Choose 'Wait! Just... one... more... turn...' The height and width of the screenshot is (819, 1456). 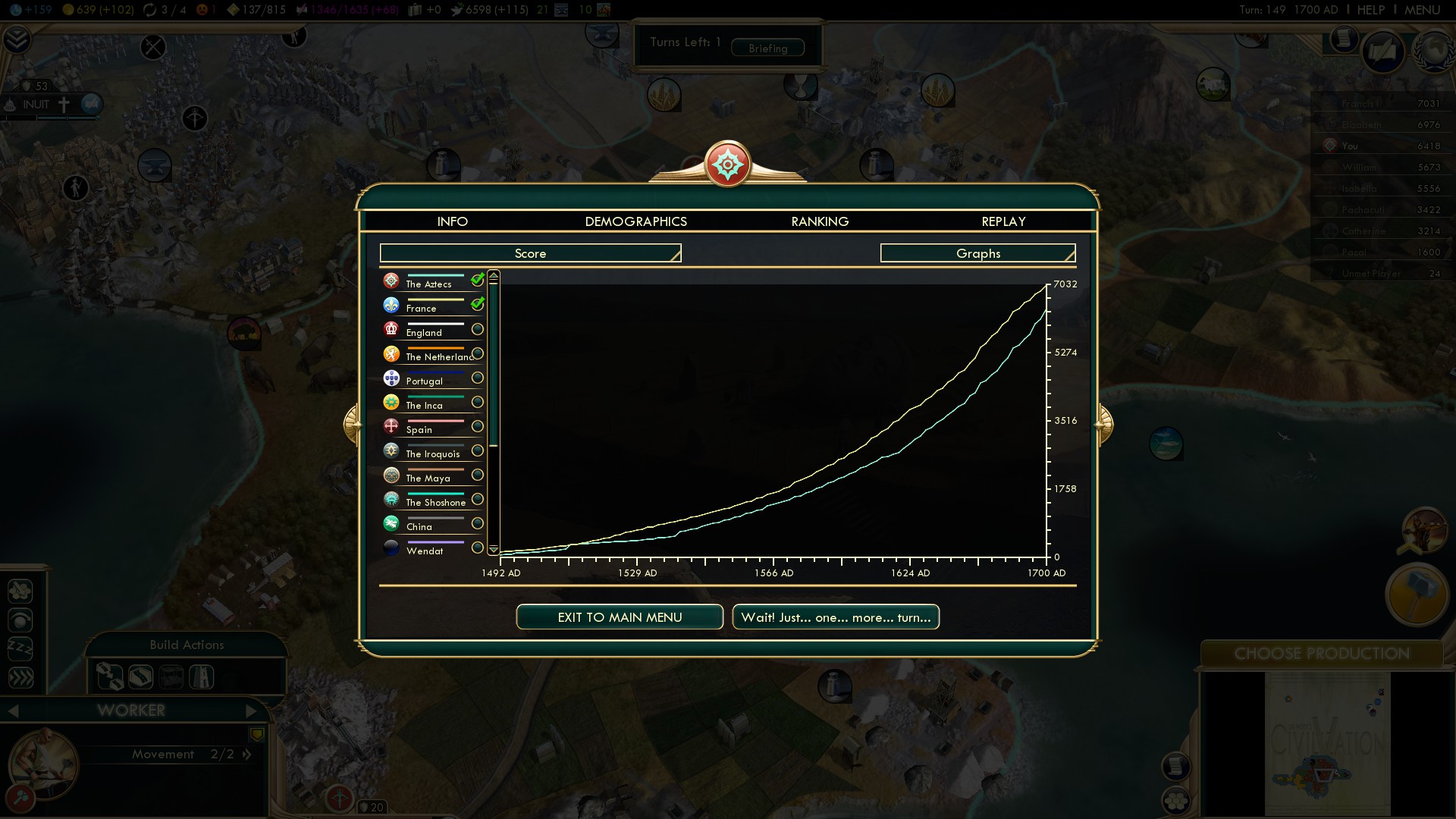click(836, 617)
